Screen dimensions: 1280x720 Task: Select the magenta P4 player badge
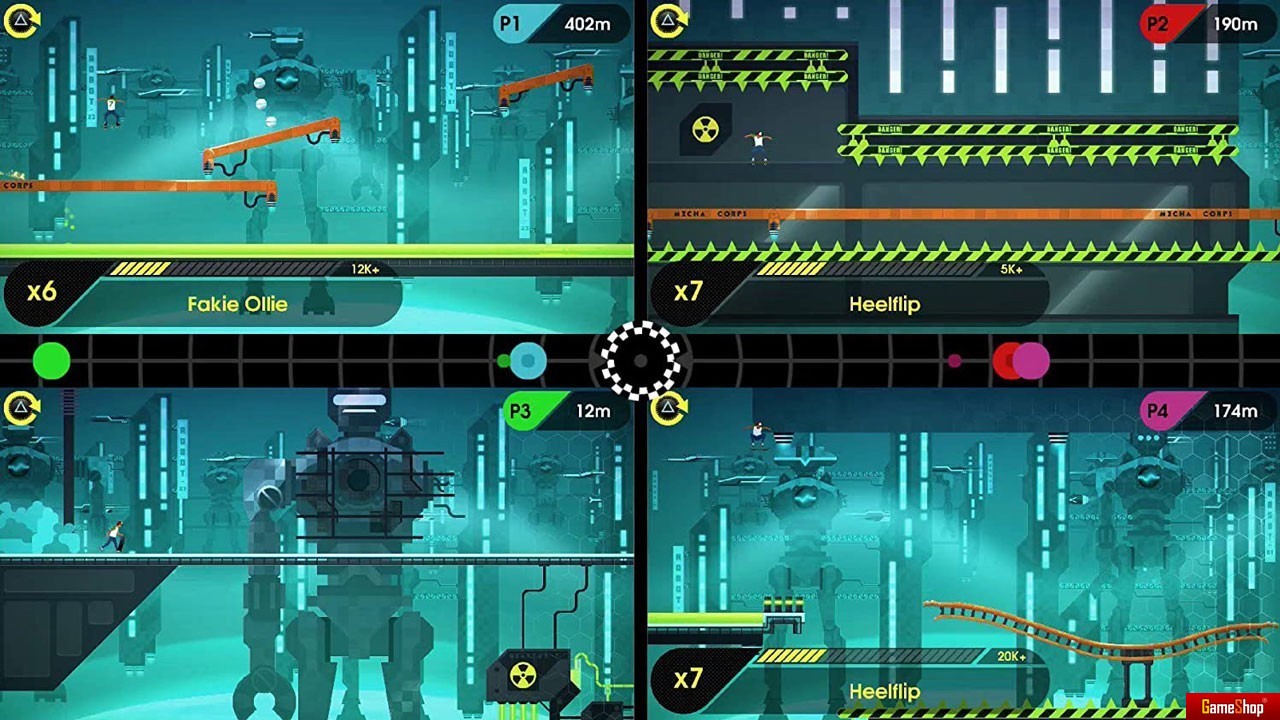1158,411
